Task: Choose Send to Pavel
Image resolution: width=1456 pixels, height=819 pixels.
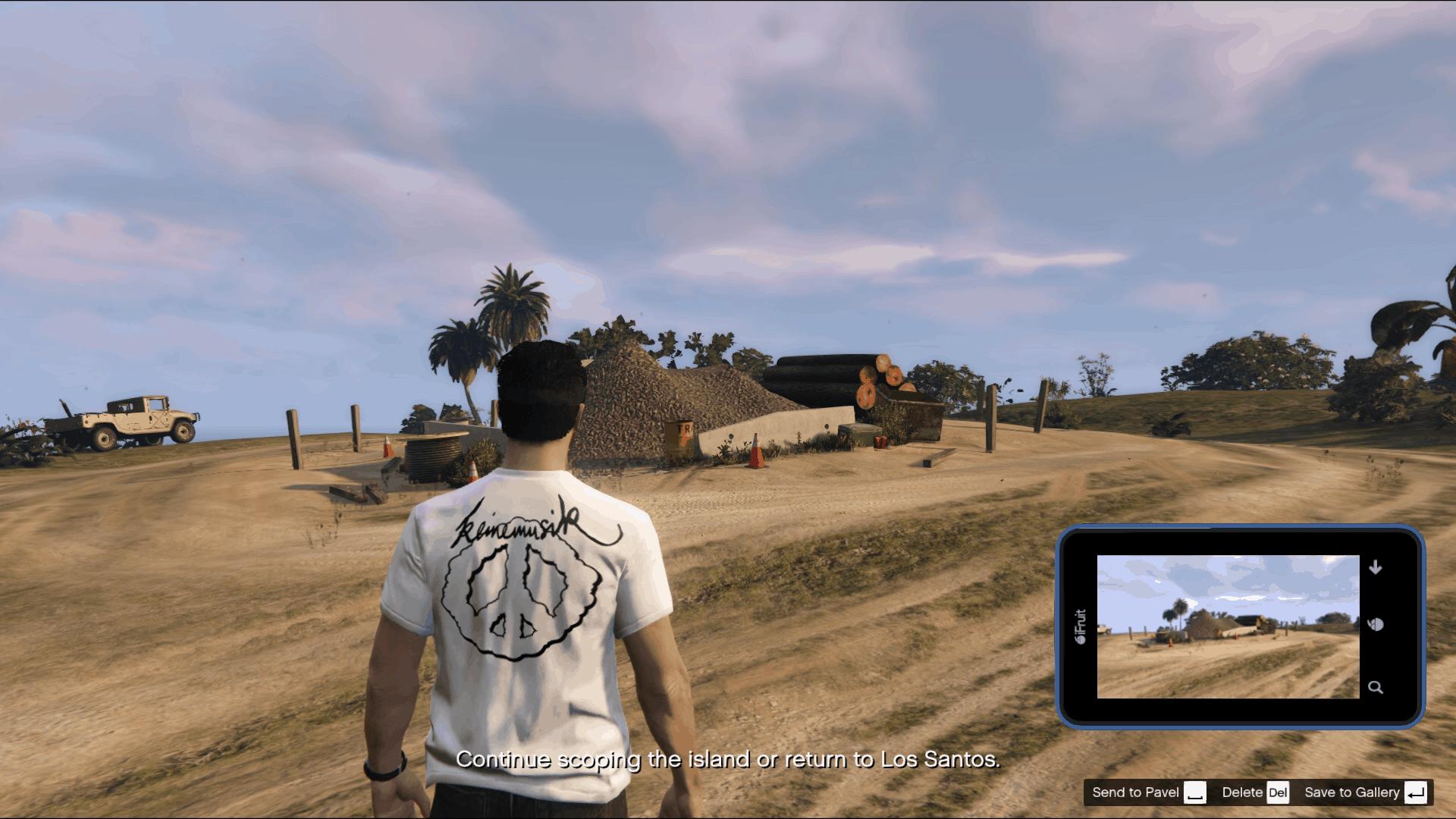Action: pyautogui.click(x=1147, y=792)
